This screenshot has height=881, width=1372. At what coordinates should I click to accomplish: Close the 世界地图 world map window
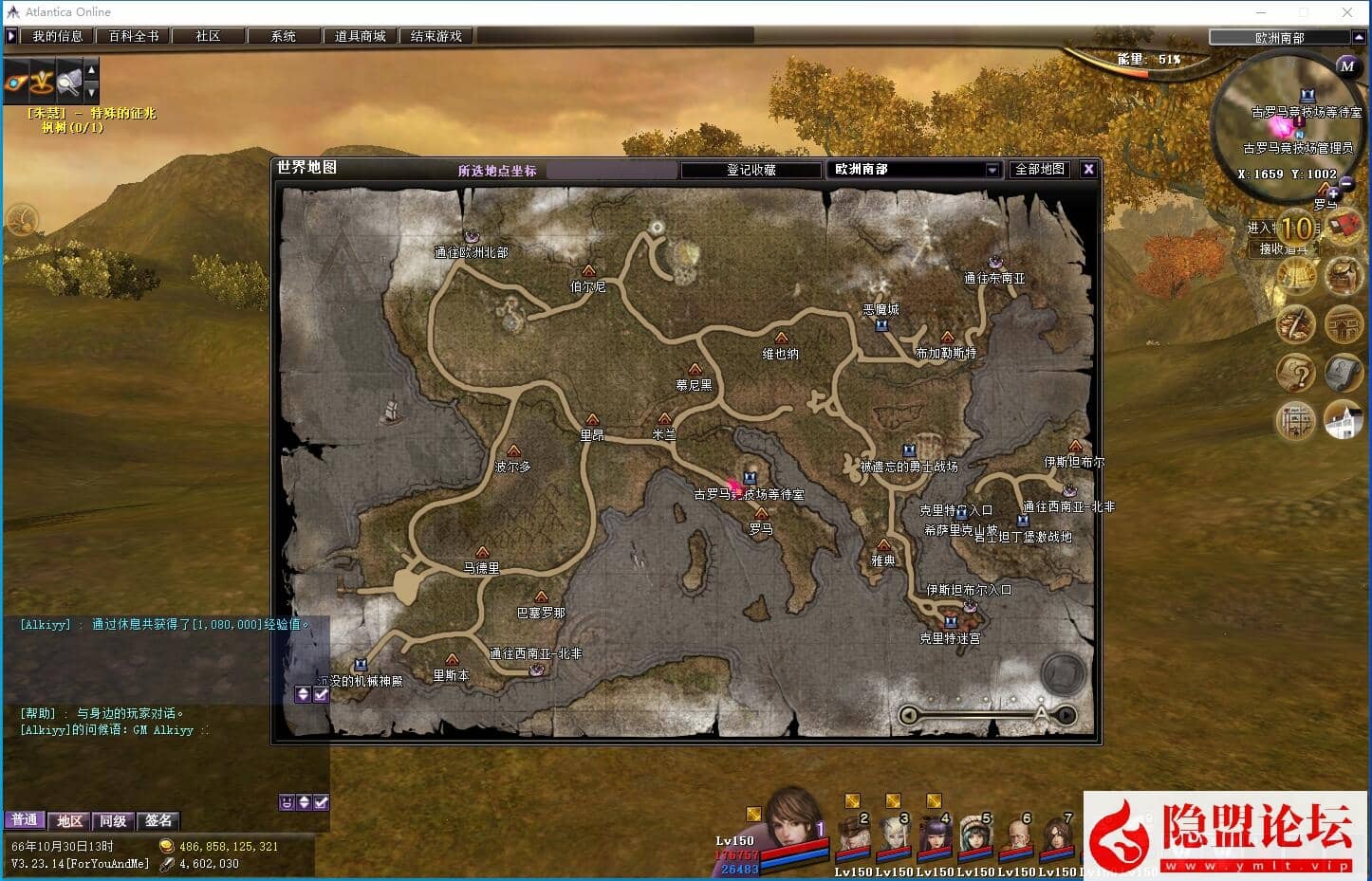(1088, 169)
